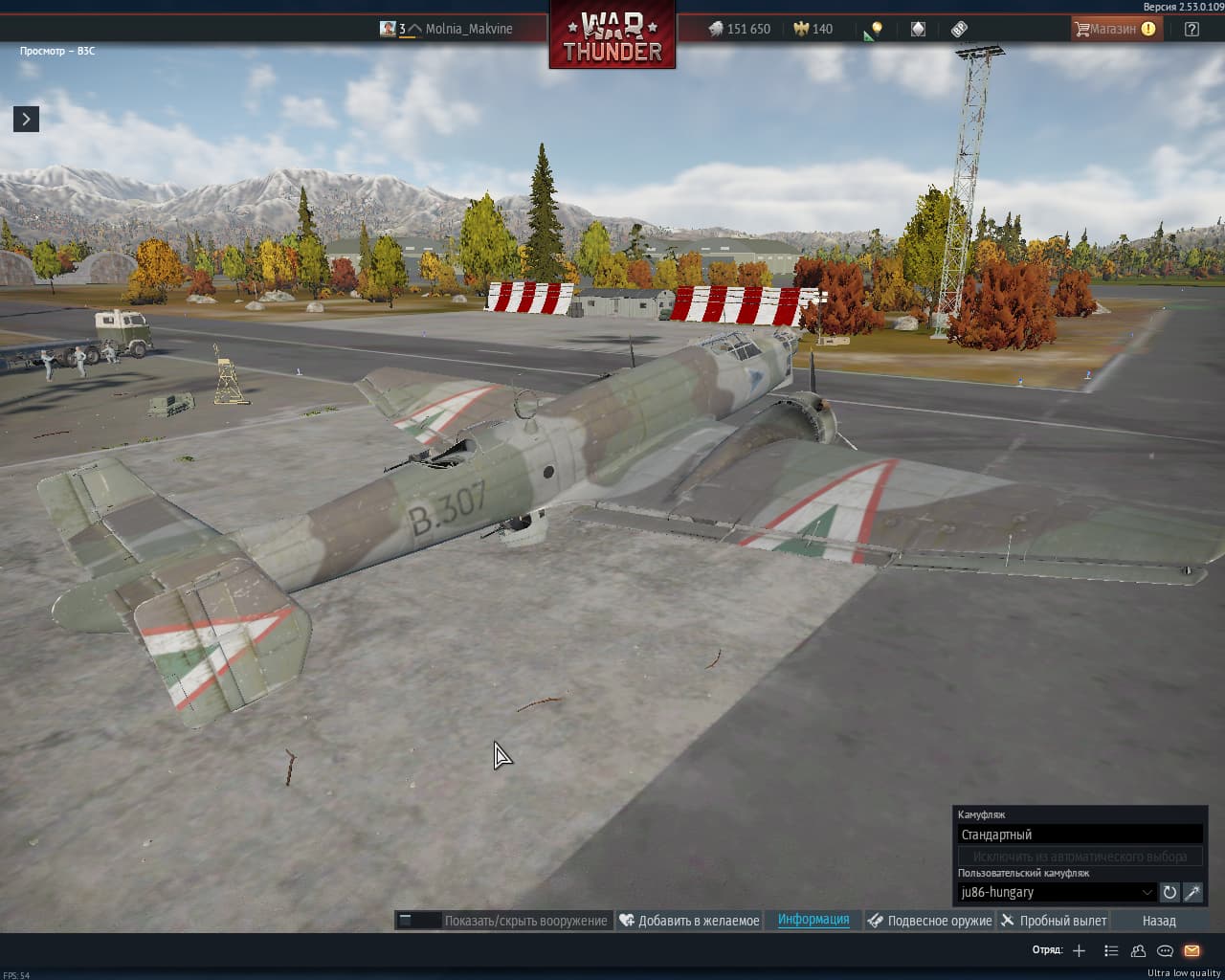Click Добавить в желаемое button
The image size is (1225, 980).
point(689,921)
